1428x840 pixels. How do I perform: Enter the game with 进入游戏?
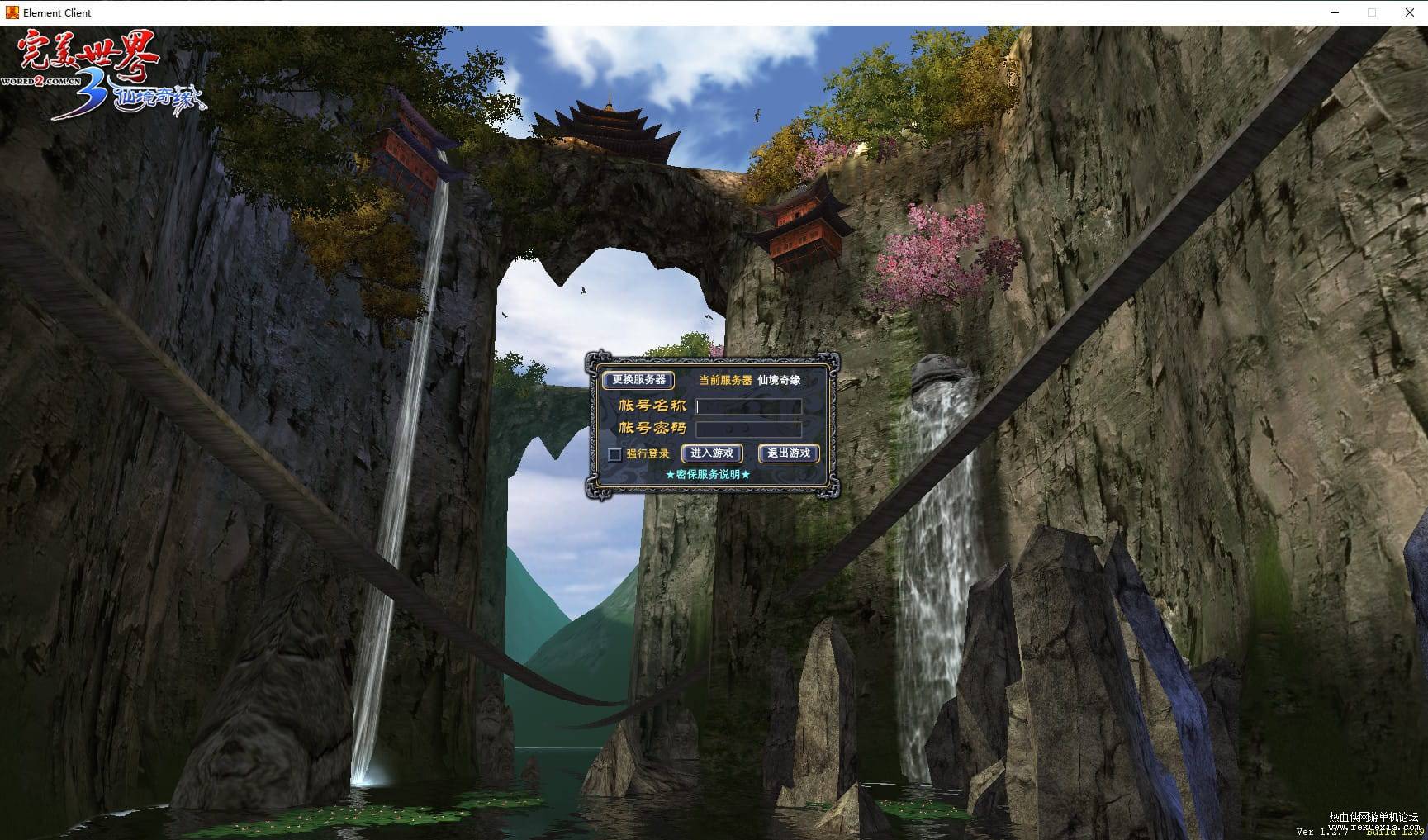pyautogui.click(x=712, y=453)
